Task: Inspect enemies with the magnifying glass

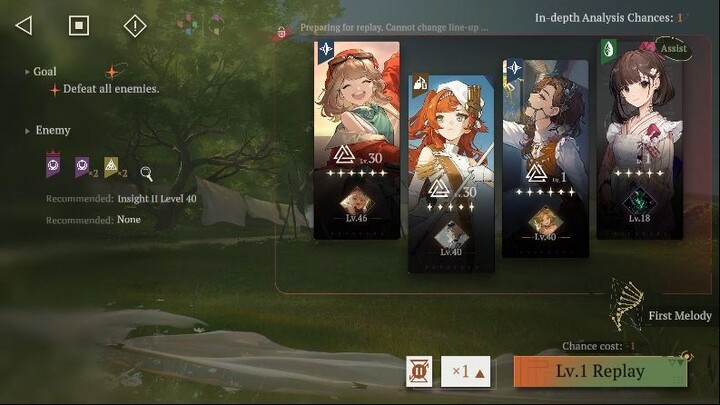Action: (146, 173)
